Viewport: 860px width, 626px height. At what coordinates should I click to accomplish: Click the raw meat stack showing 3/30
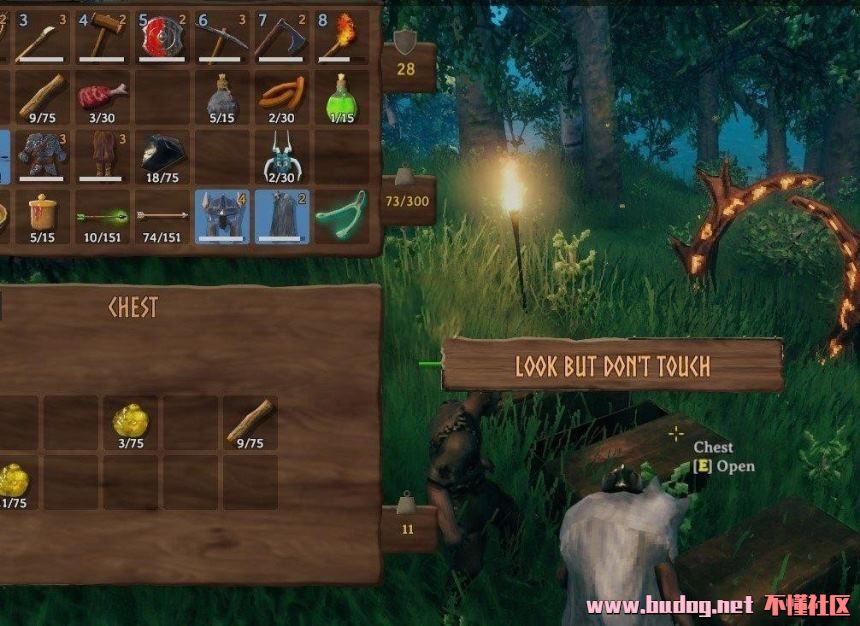[102, 97]
